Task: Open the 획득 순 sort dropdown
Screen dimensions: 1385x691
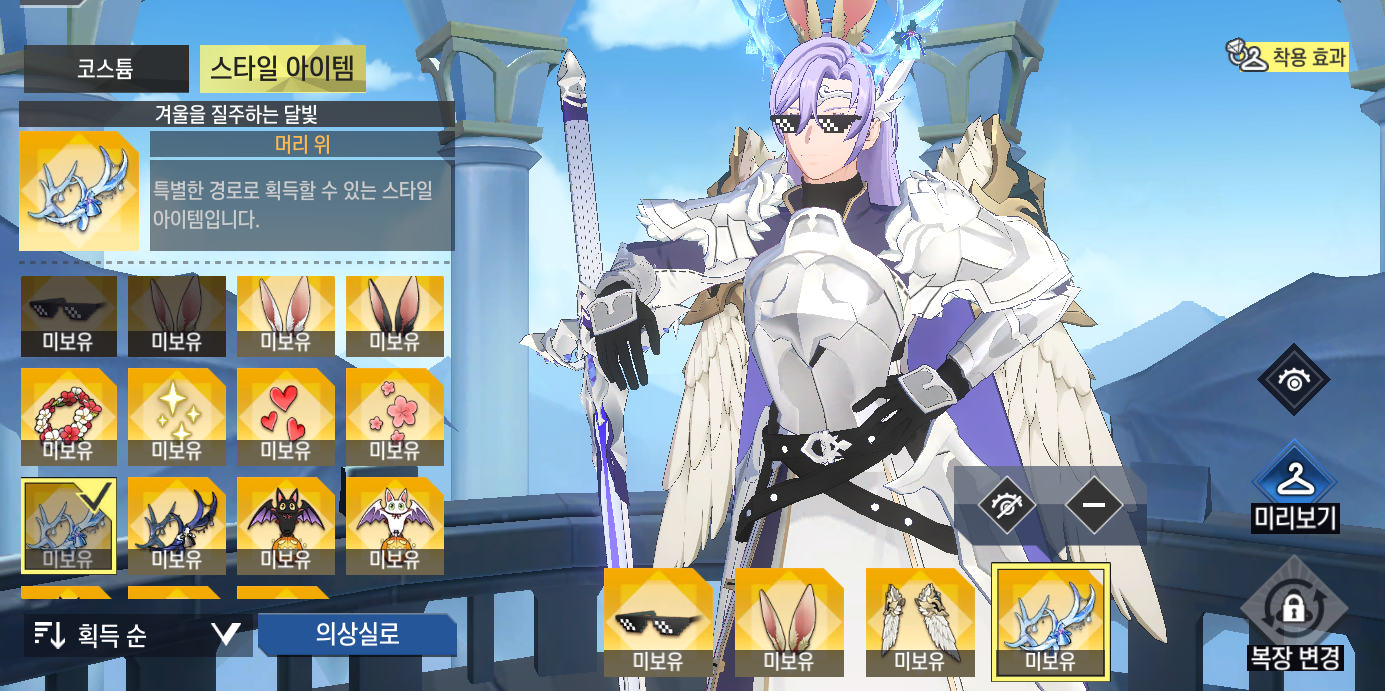Action: (136, 635)
